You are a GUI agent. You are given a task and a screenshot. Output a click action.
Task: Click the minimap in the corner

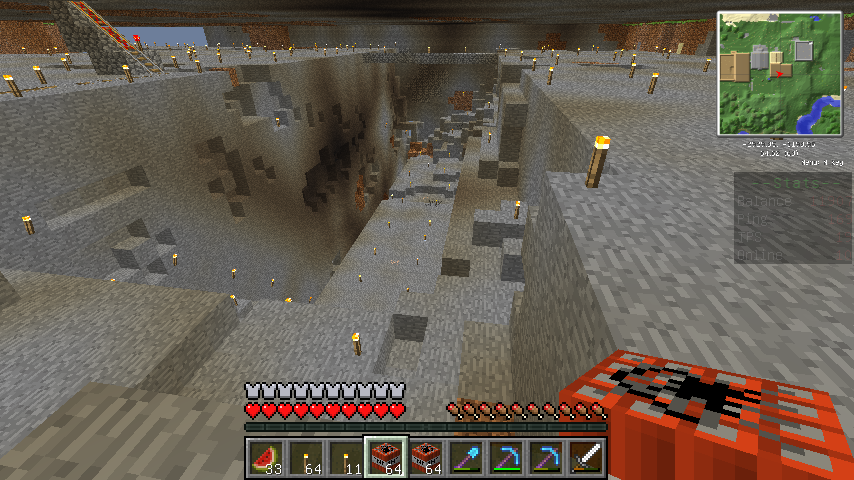tap(779, 73)
